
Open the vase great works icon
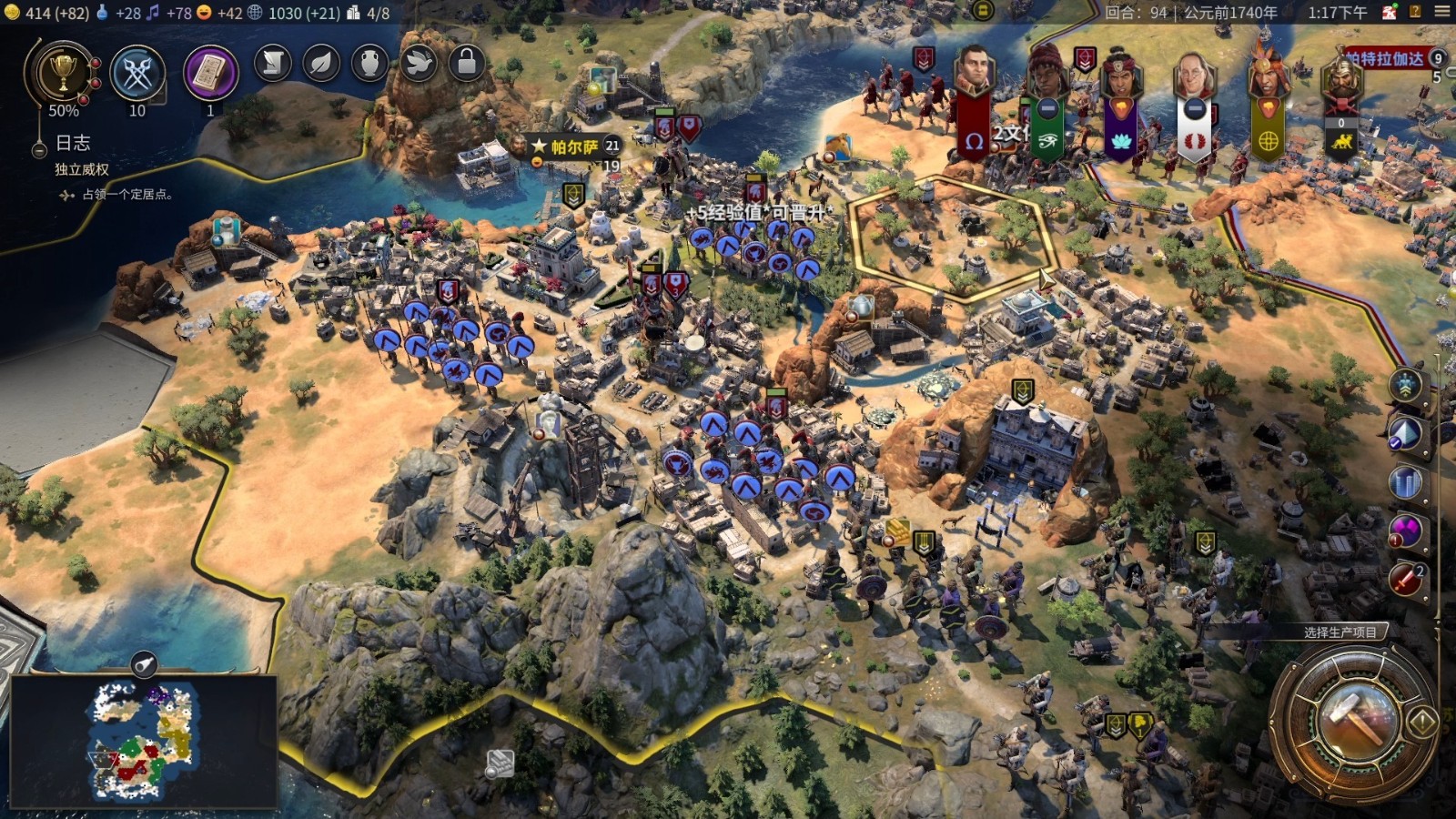[x=369, y=63]
